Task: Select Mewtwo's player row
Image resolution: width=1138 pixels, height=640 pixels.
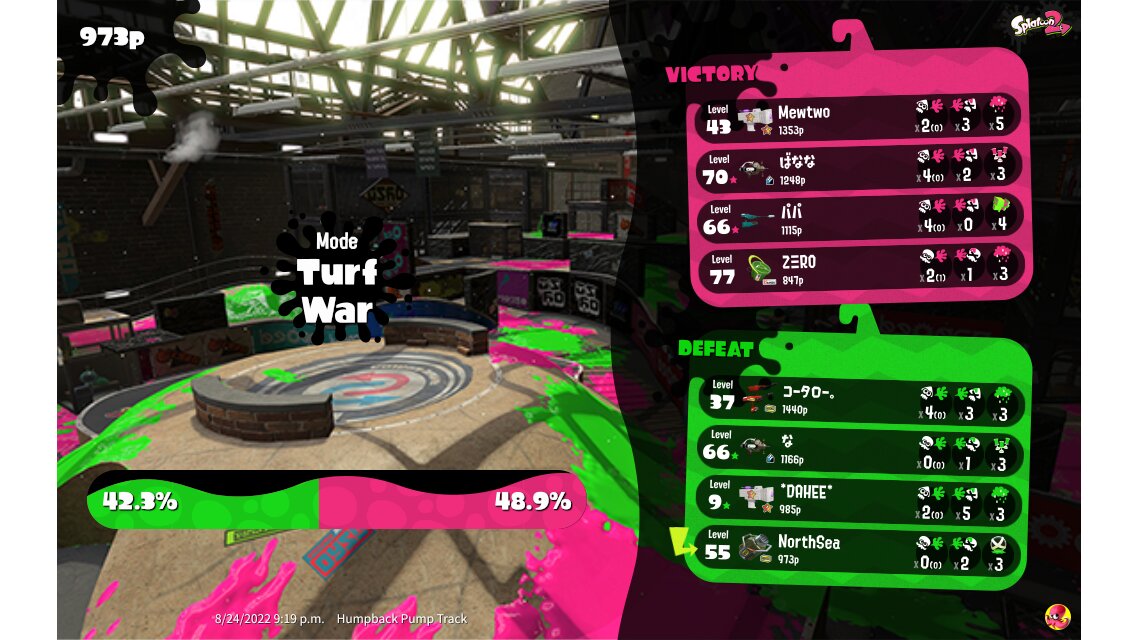Action: point(858,118)
